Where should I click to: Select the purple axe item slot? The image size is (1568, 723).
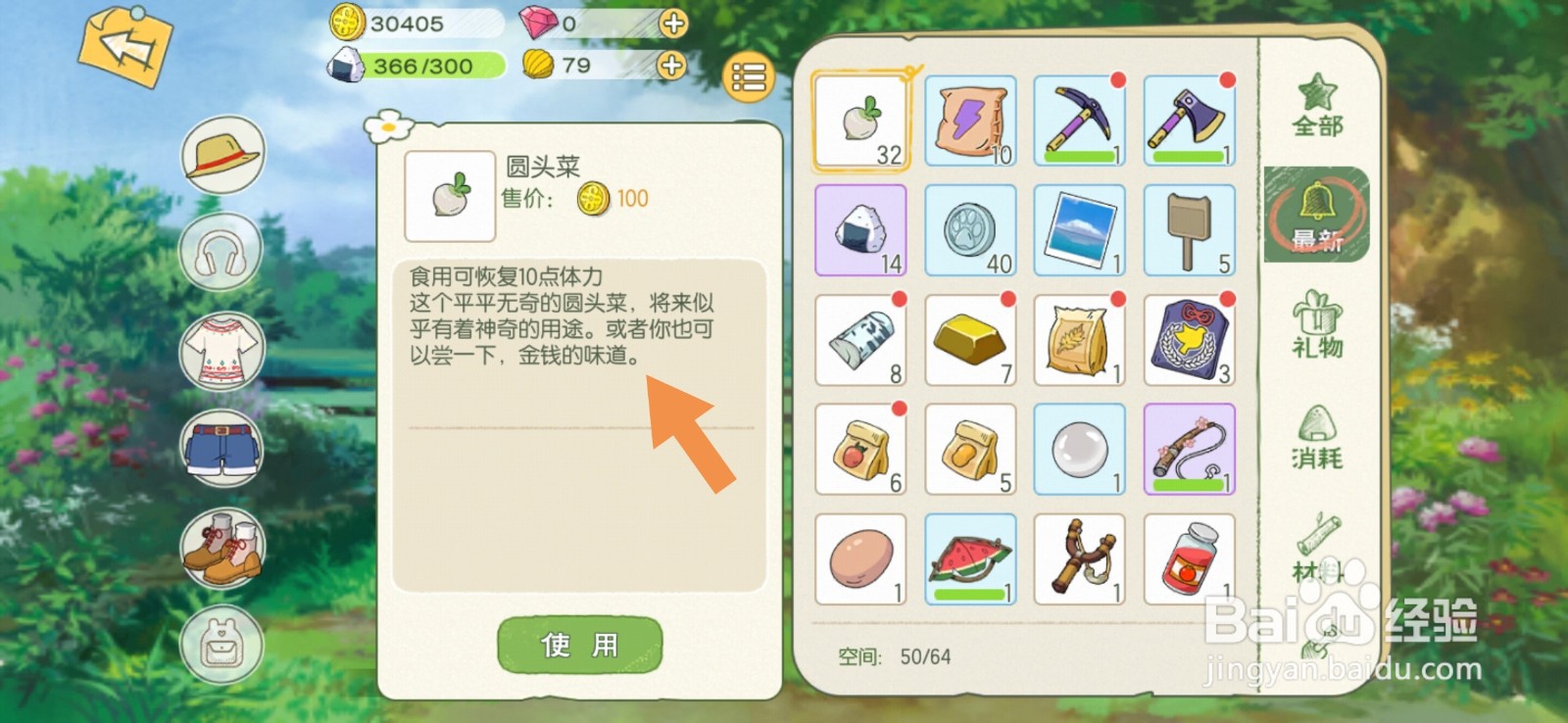tap(1189, 118)
